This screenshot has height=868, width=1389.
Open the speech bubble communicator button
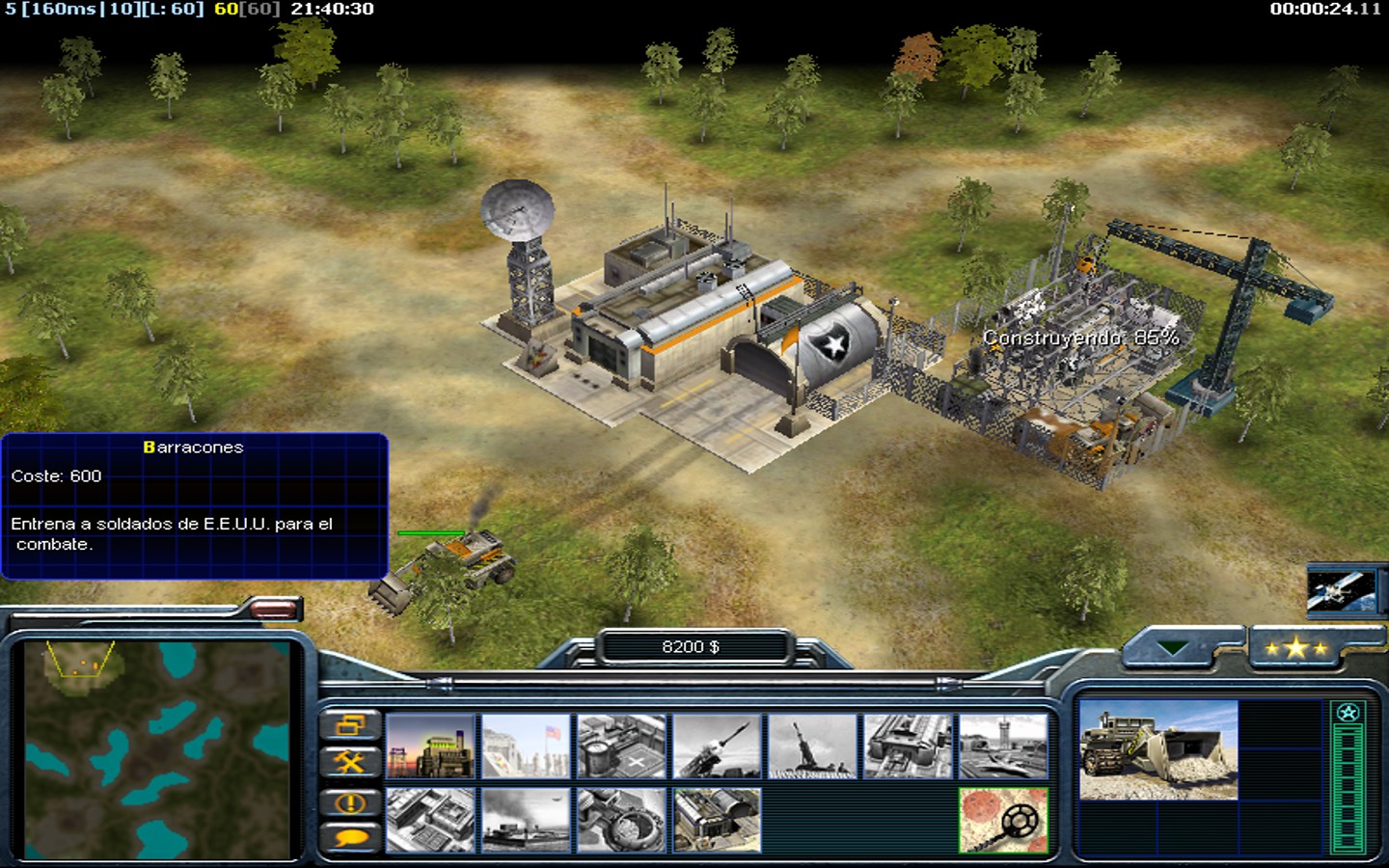[x=349, y=837]
